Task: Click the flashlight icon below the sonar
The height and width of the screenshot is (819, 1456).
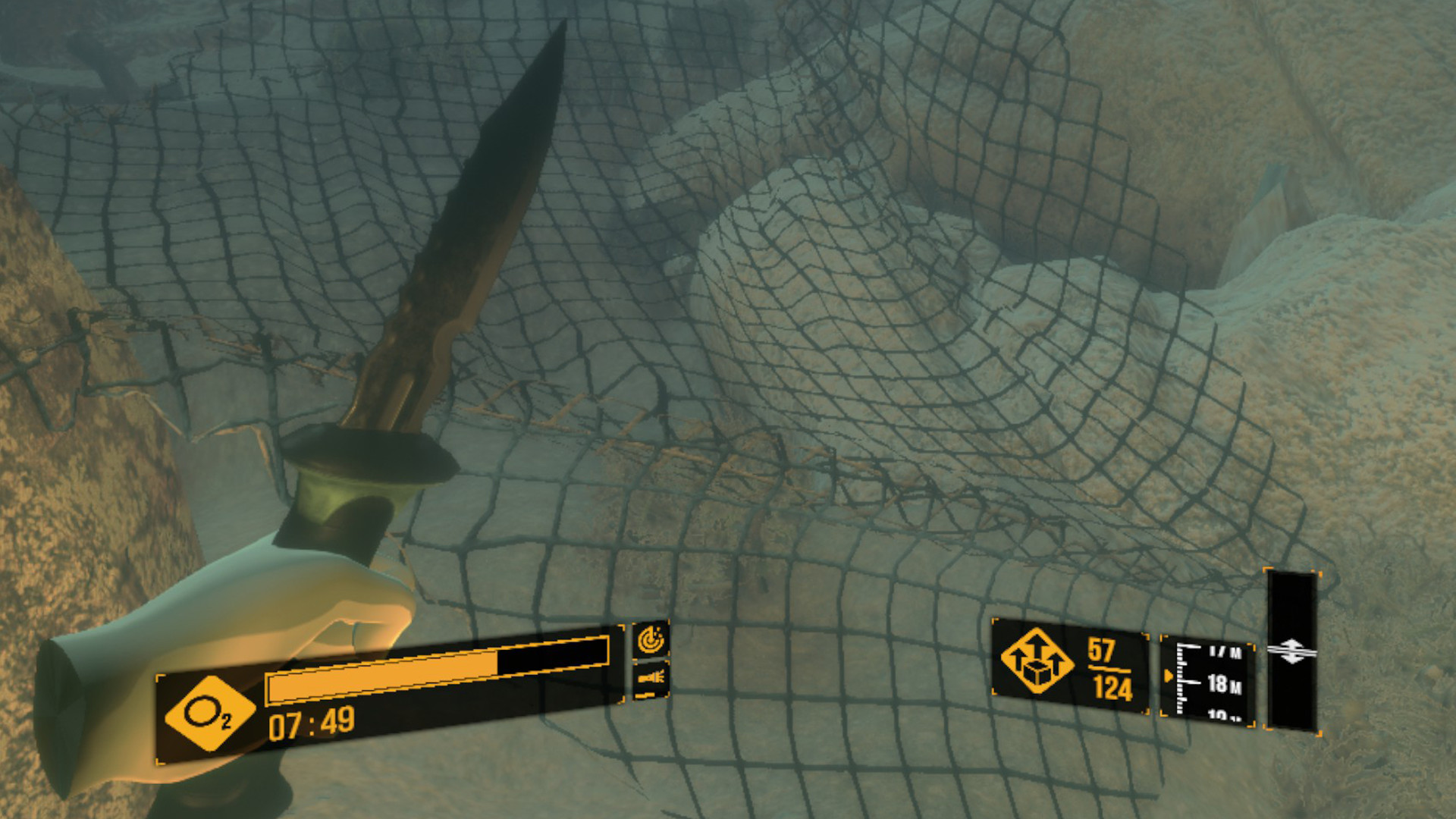Action: tap(651, 677)
